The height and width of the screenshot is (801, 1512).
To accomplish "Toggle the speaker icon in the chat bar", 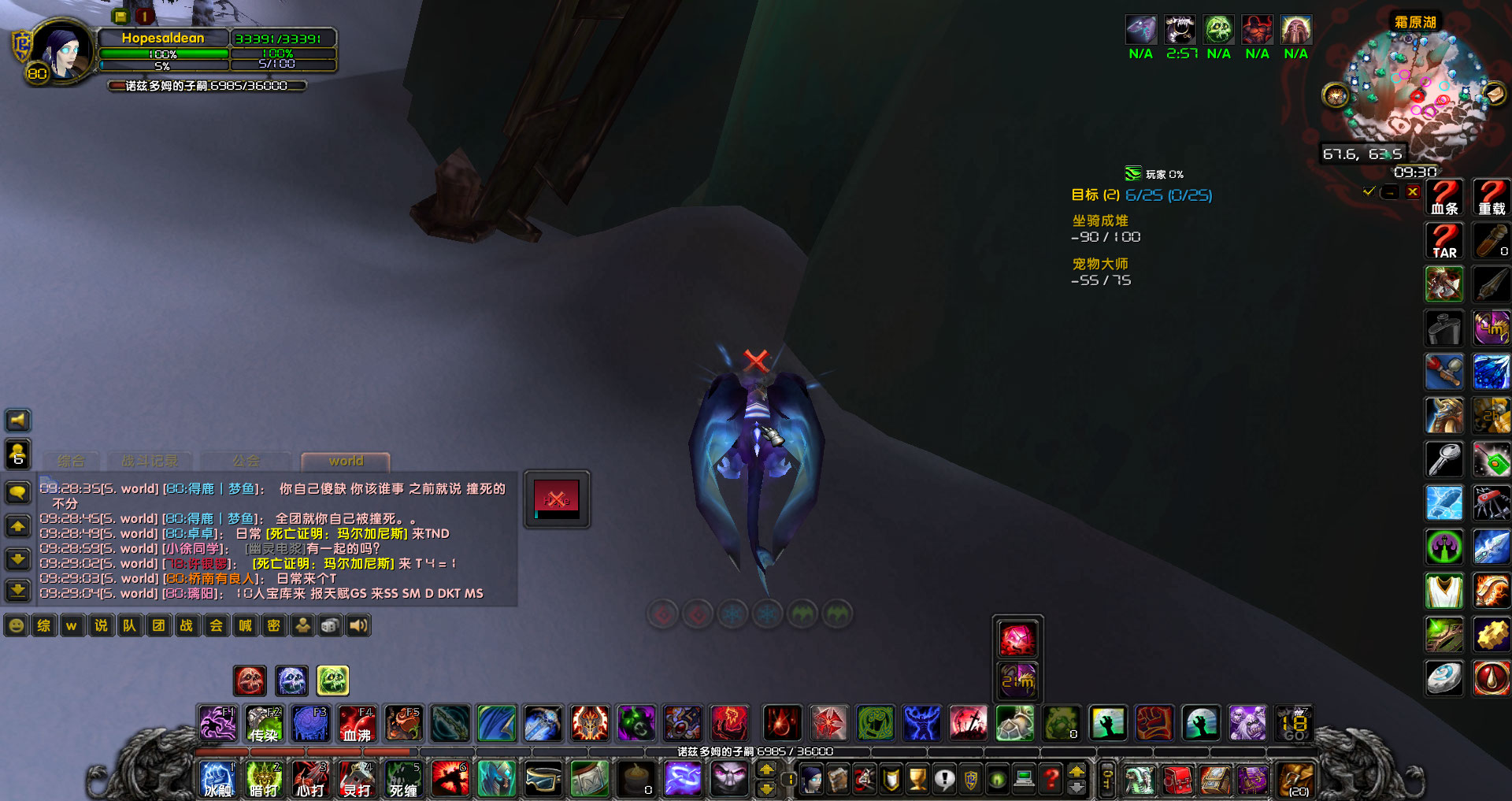I will coord(358,625).
